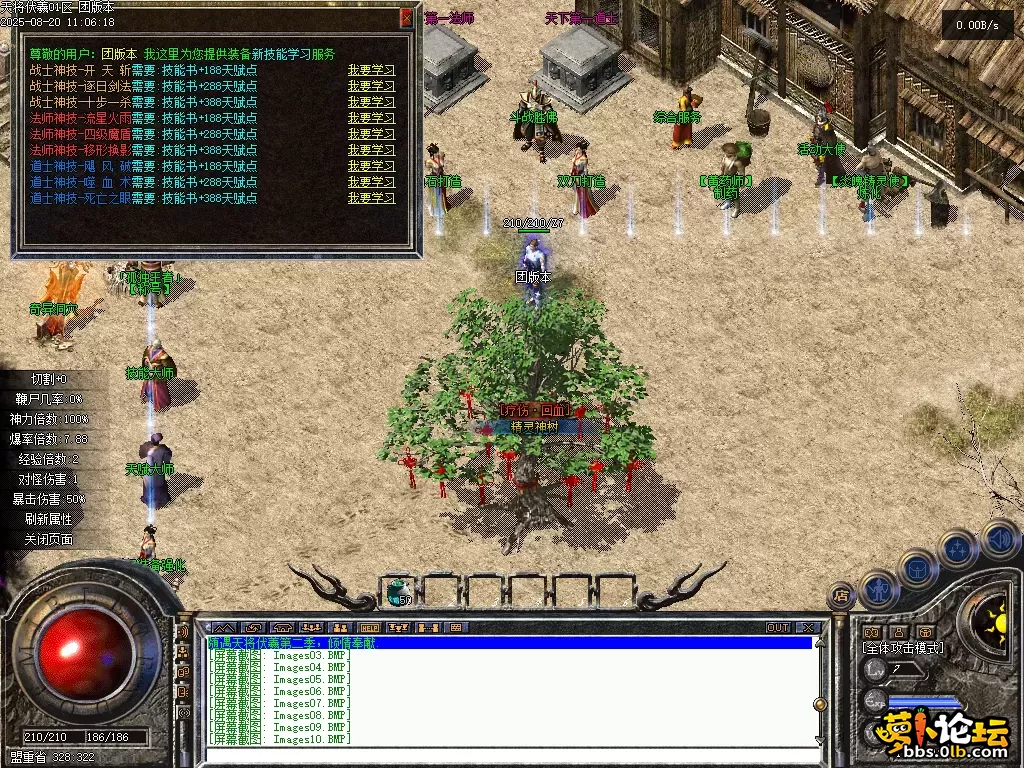Toggle the 全体攻击模式 attack mode label
The height and width of the screenshot is (768, 1024).
tap(902, 648)
